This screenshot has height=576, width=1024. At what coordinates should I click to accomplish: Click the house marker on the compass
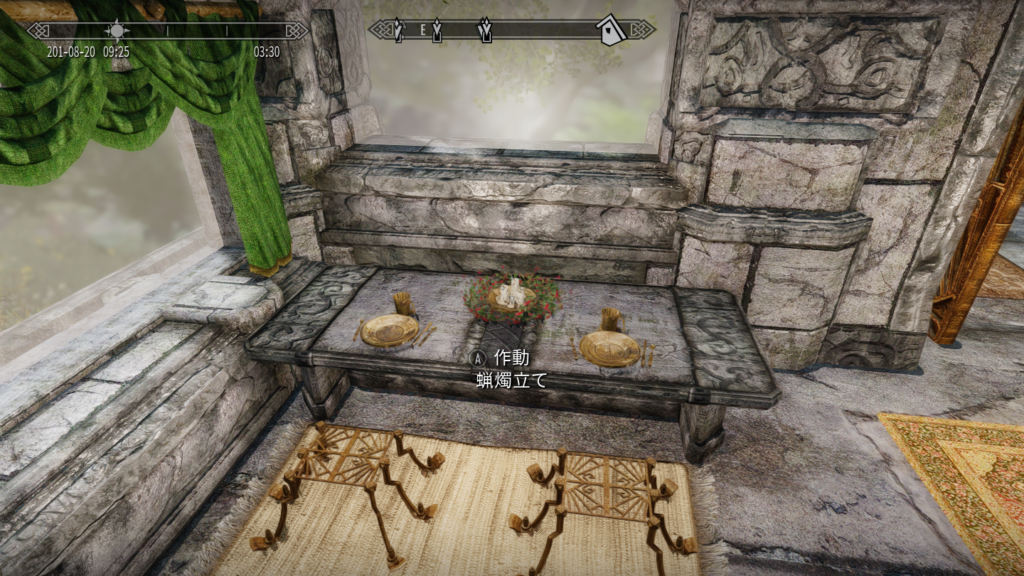point(610,29)
